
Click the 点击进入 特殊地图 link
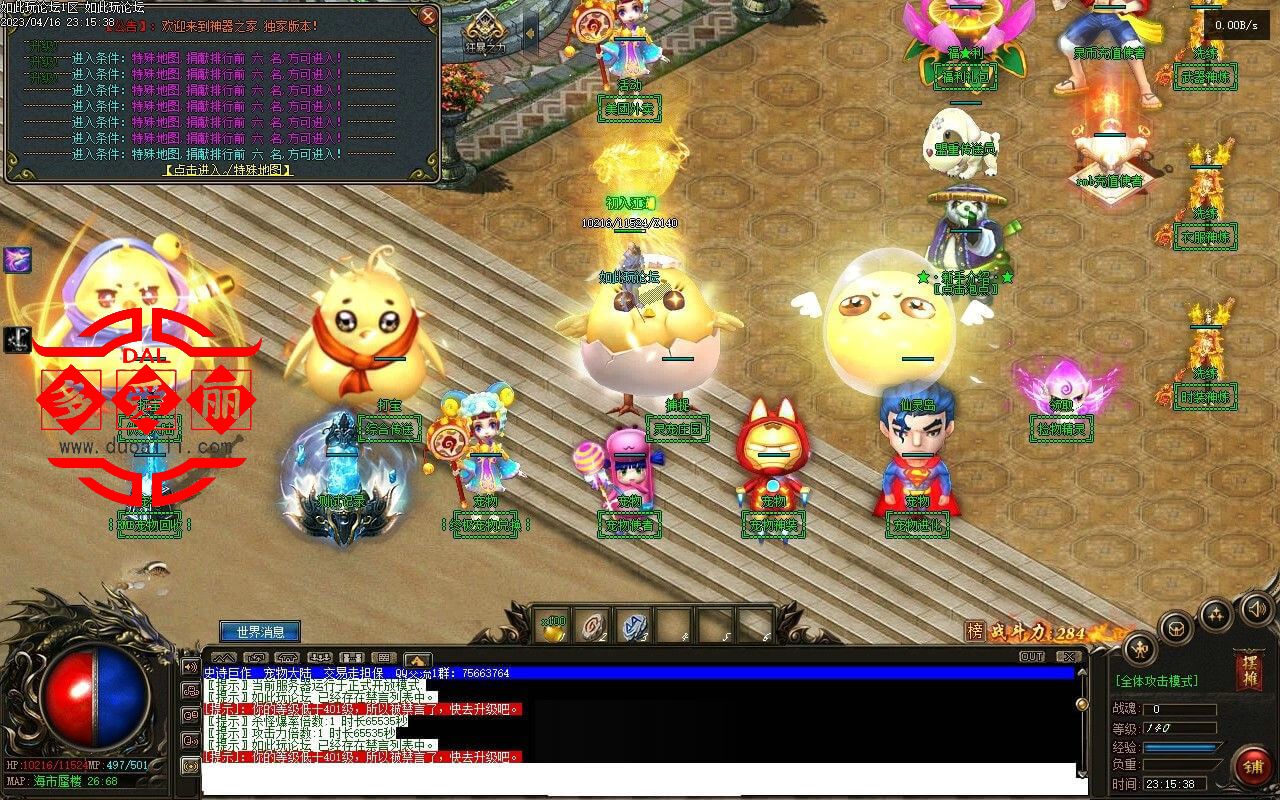(228, 170)
